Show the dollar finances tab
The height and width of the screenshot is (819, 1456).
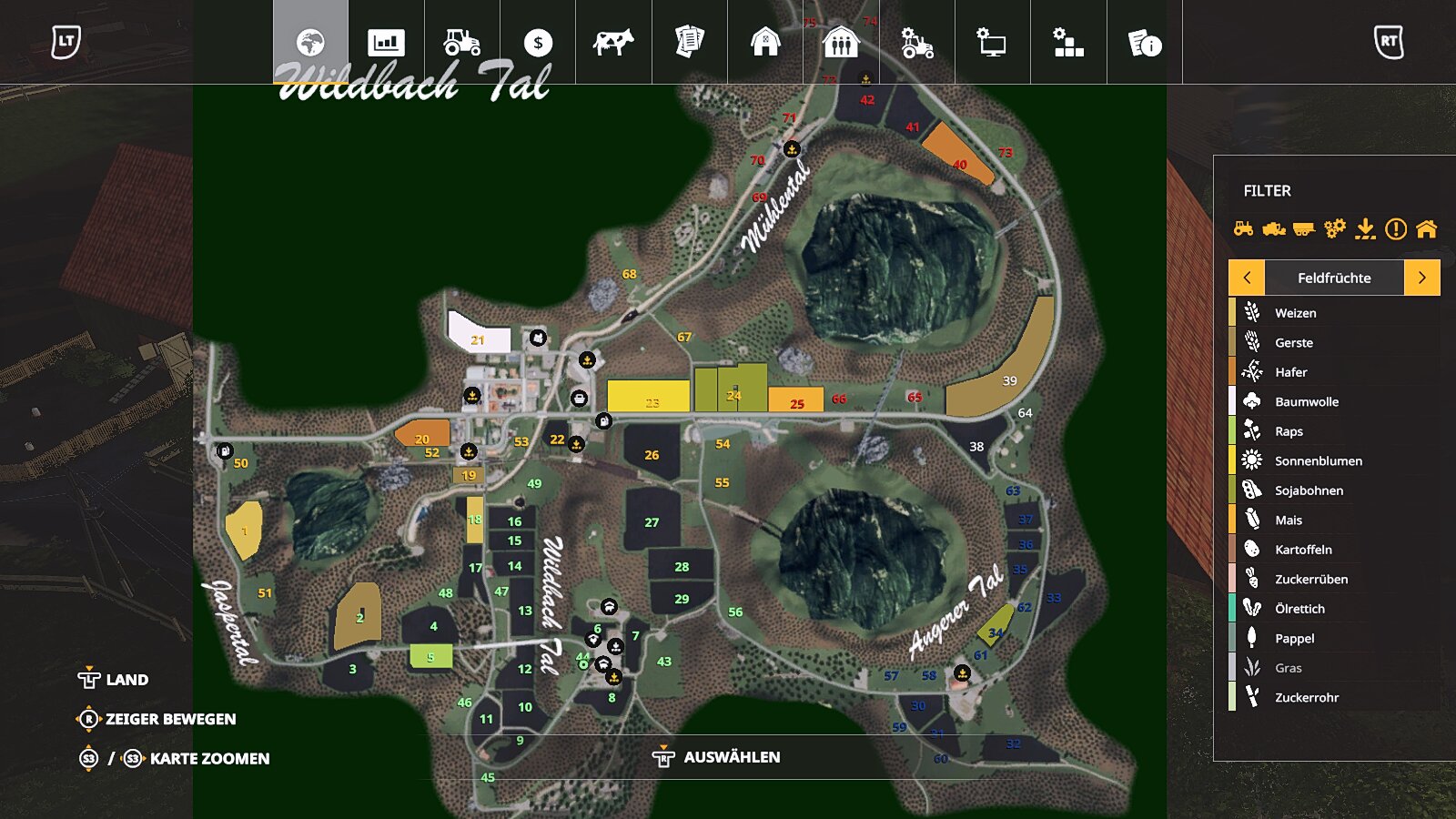coord(538,43)
